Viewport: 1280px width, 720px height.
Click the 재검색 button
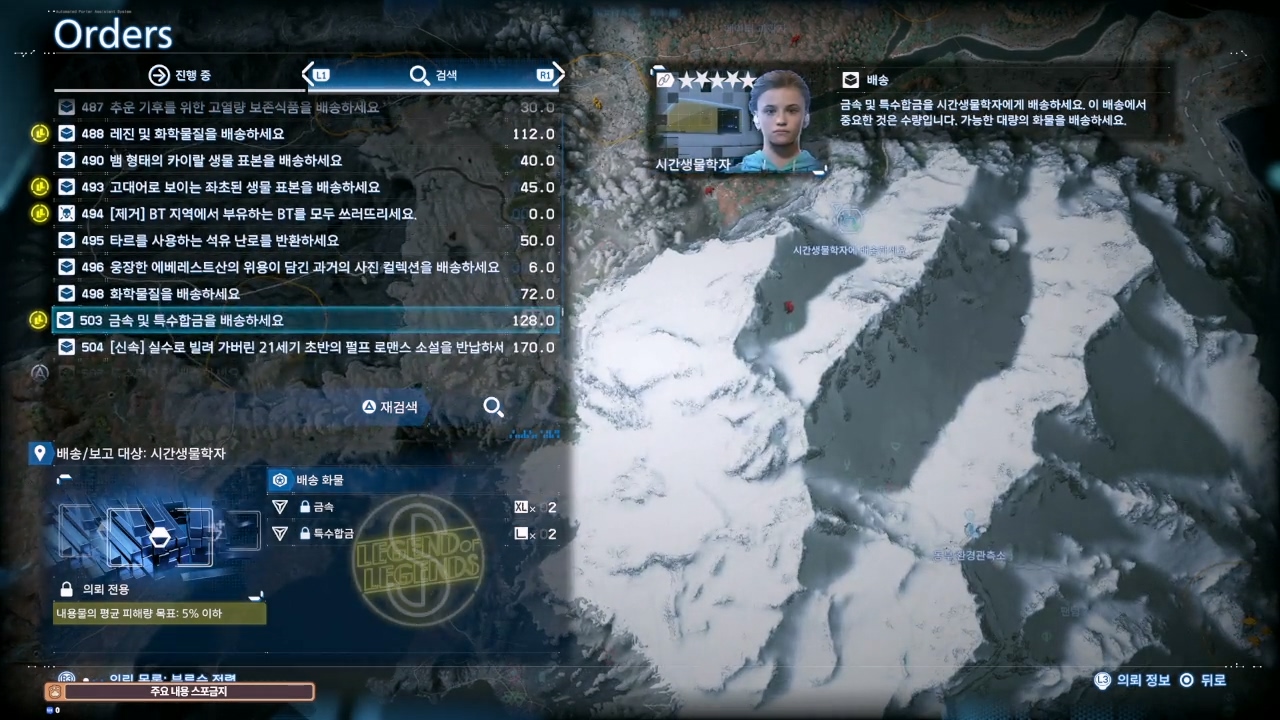click(x=390, y=407)
